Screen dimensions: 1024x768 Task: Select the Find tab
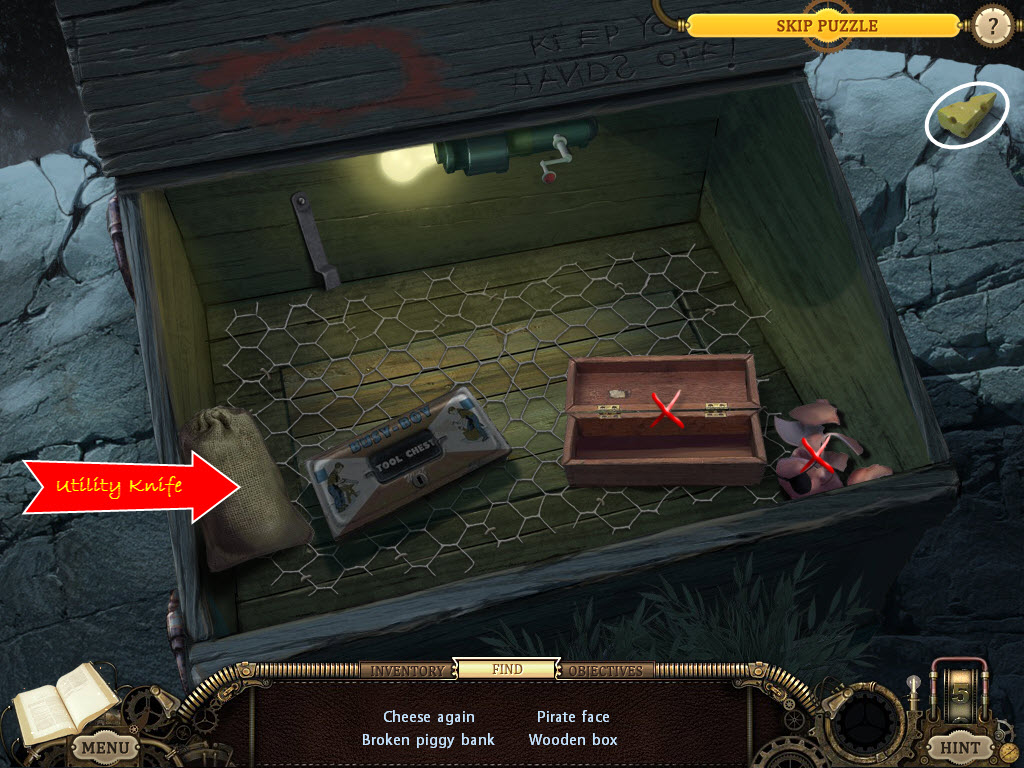pos(506,669)
